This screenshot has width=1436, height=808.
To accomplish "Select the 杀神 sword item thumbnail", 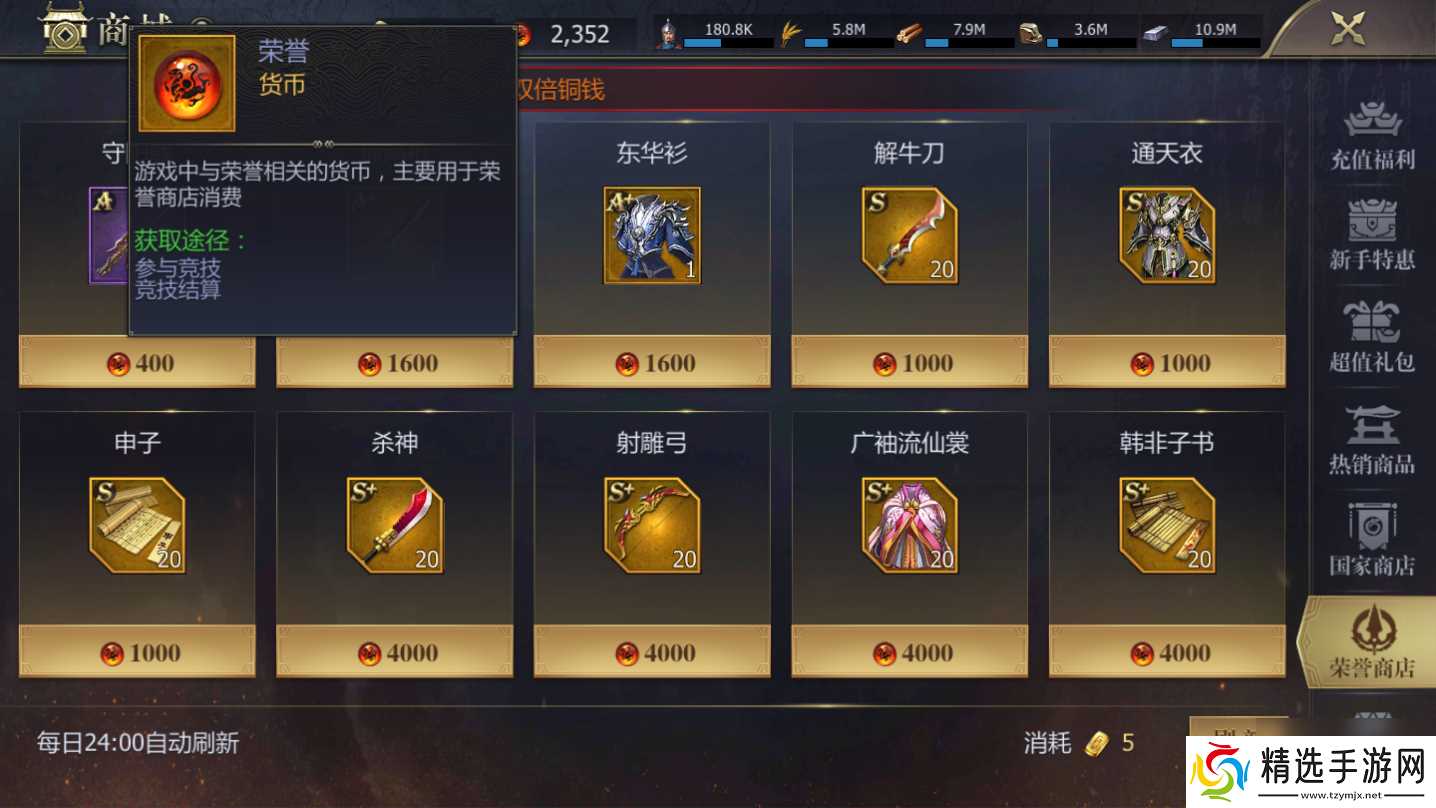I will point(393,523).
